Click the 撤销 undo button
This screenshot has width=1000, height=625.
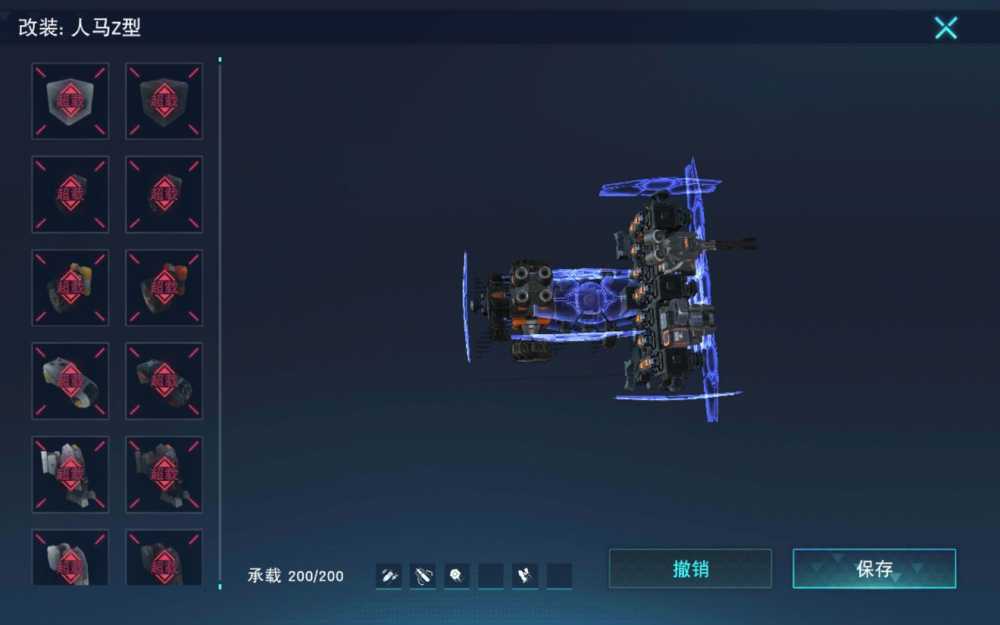coord(690,569)
